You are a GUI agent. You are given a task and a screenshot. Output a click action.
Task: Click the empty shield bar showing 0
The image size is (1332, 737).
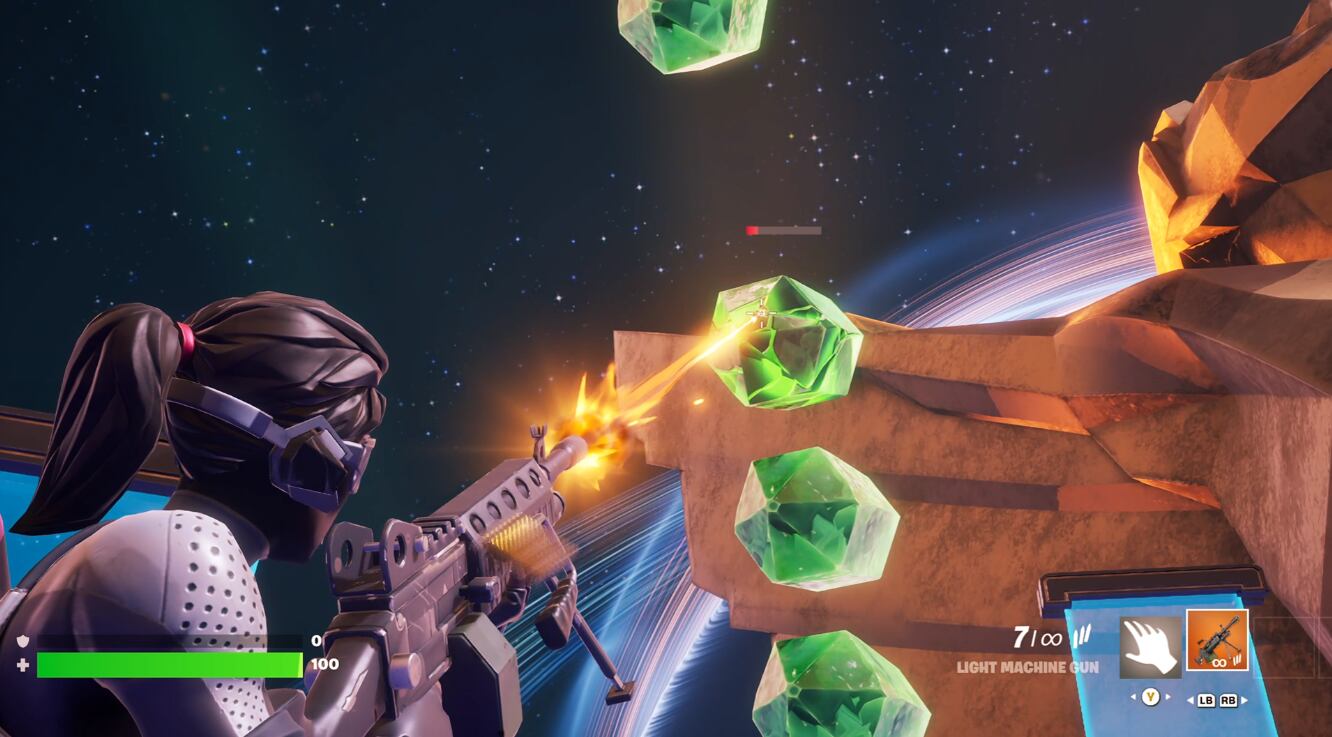170,637
